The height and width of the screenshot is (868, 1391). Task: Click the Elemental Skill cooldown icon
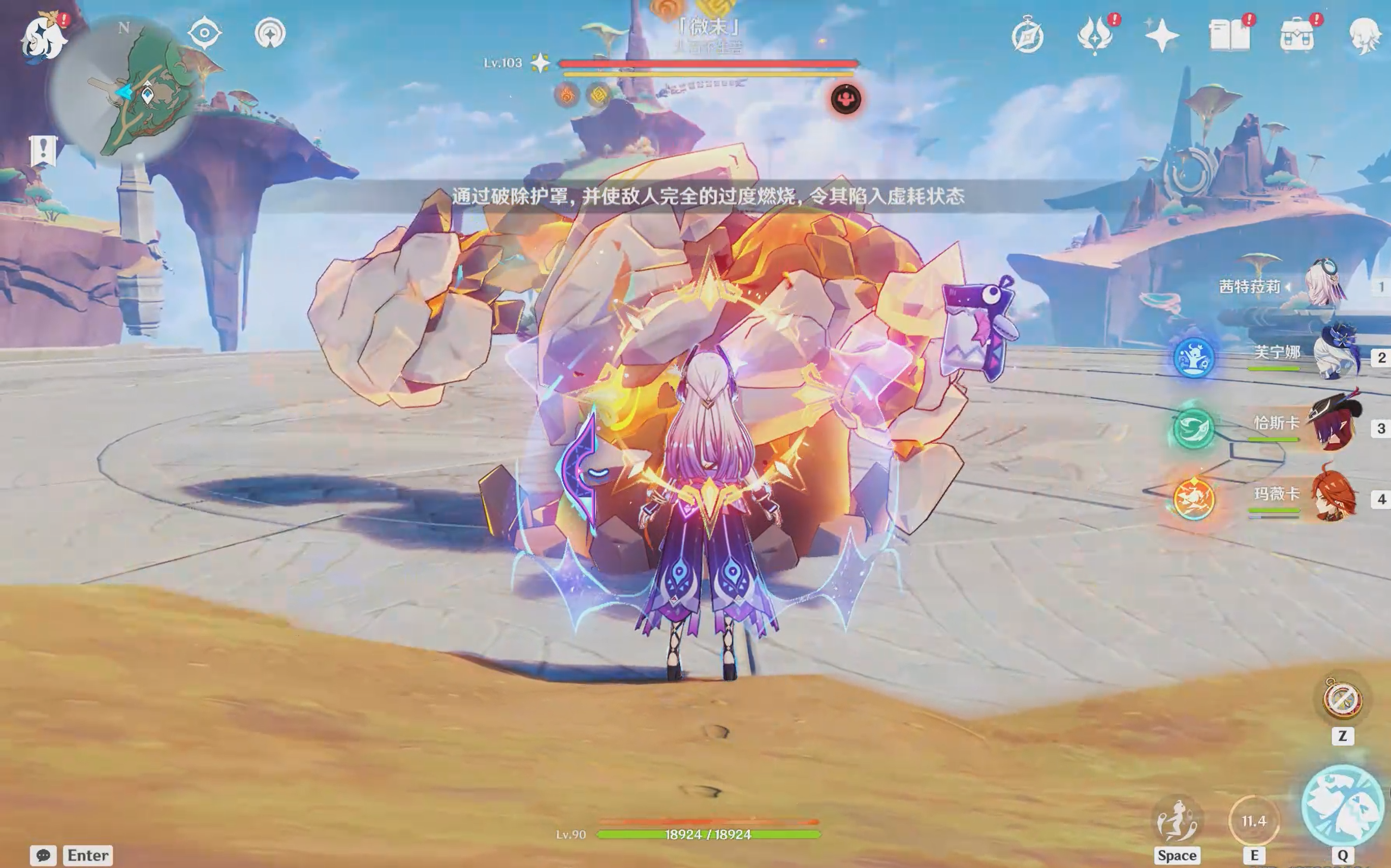tap(1254, 821)
